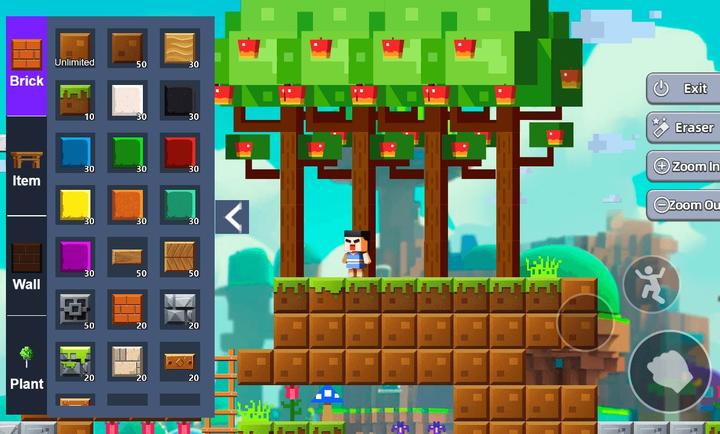
Task: Collapse the block palette with the arrow
Action: [232, 216]
